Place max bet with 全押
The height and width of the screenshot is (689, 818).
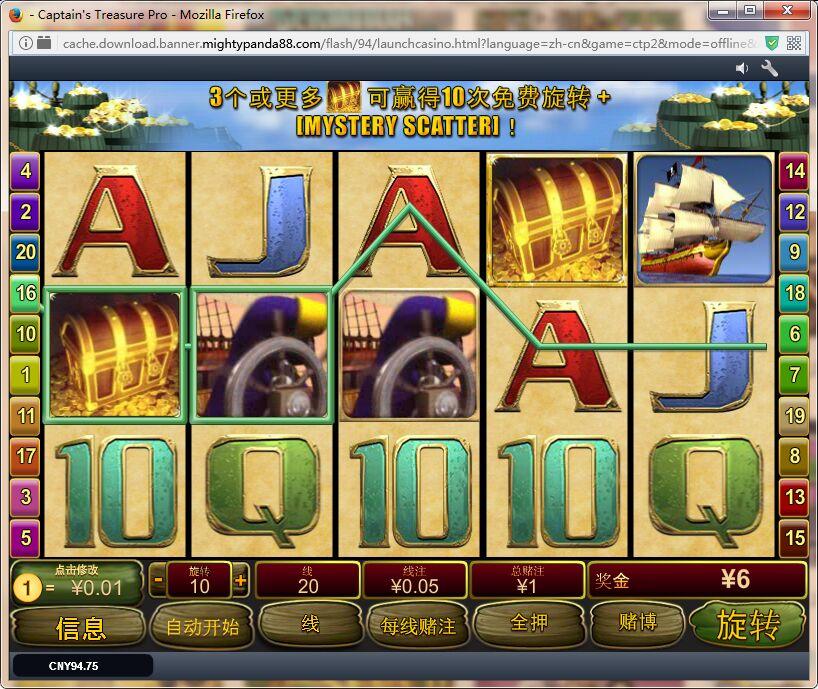[529, 623]
